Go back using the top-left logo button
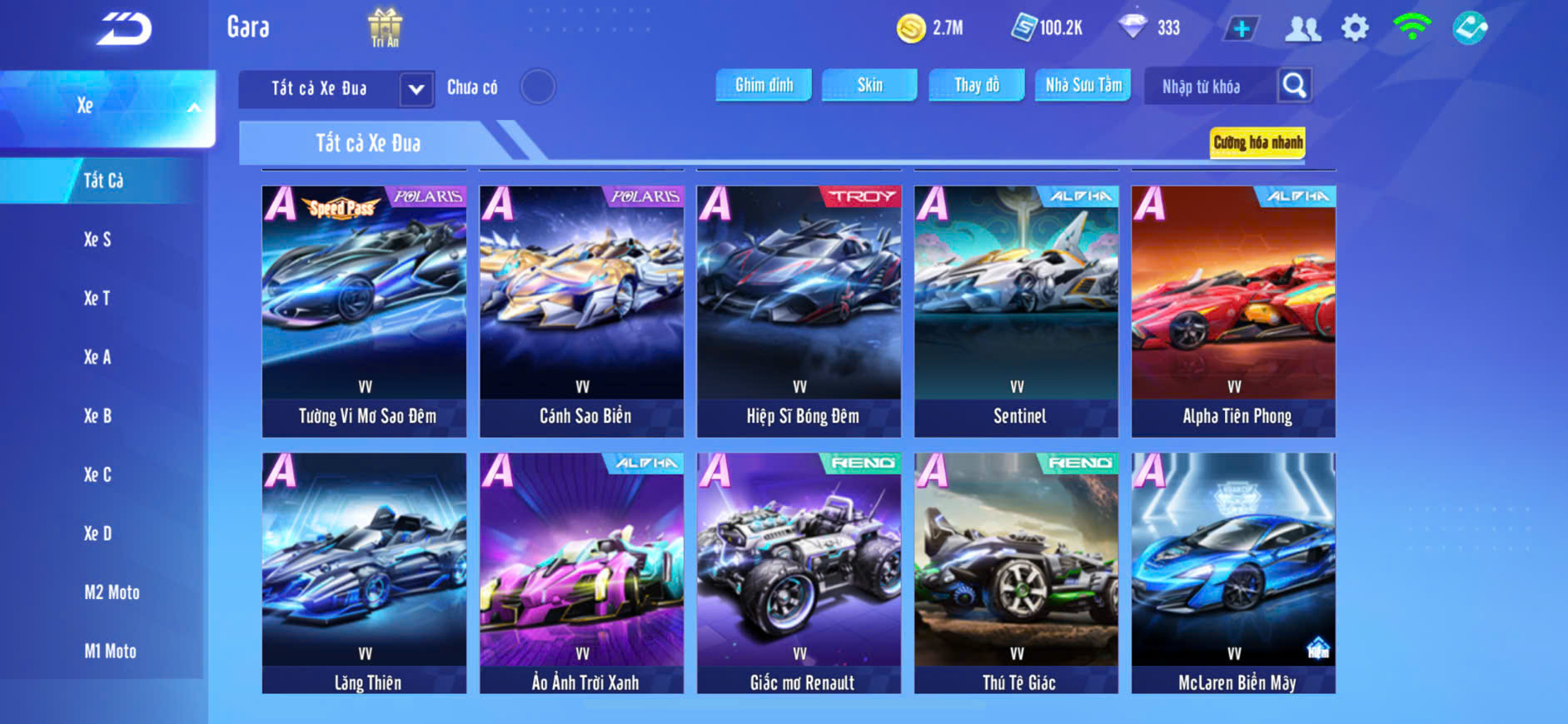1568x724 pixels. point(124,29)
